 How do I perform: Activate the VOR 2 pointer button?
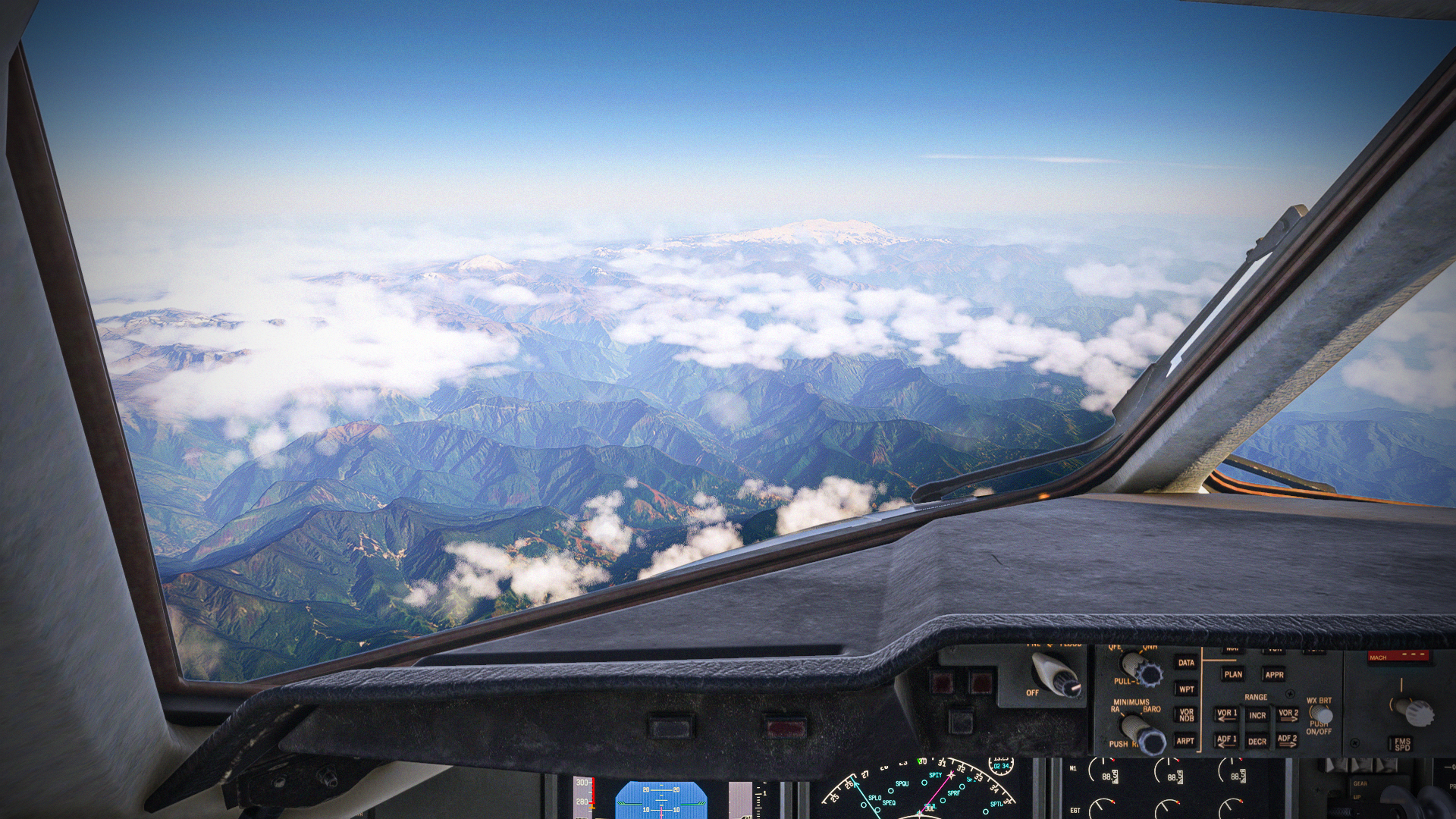point(1288,714)
